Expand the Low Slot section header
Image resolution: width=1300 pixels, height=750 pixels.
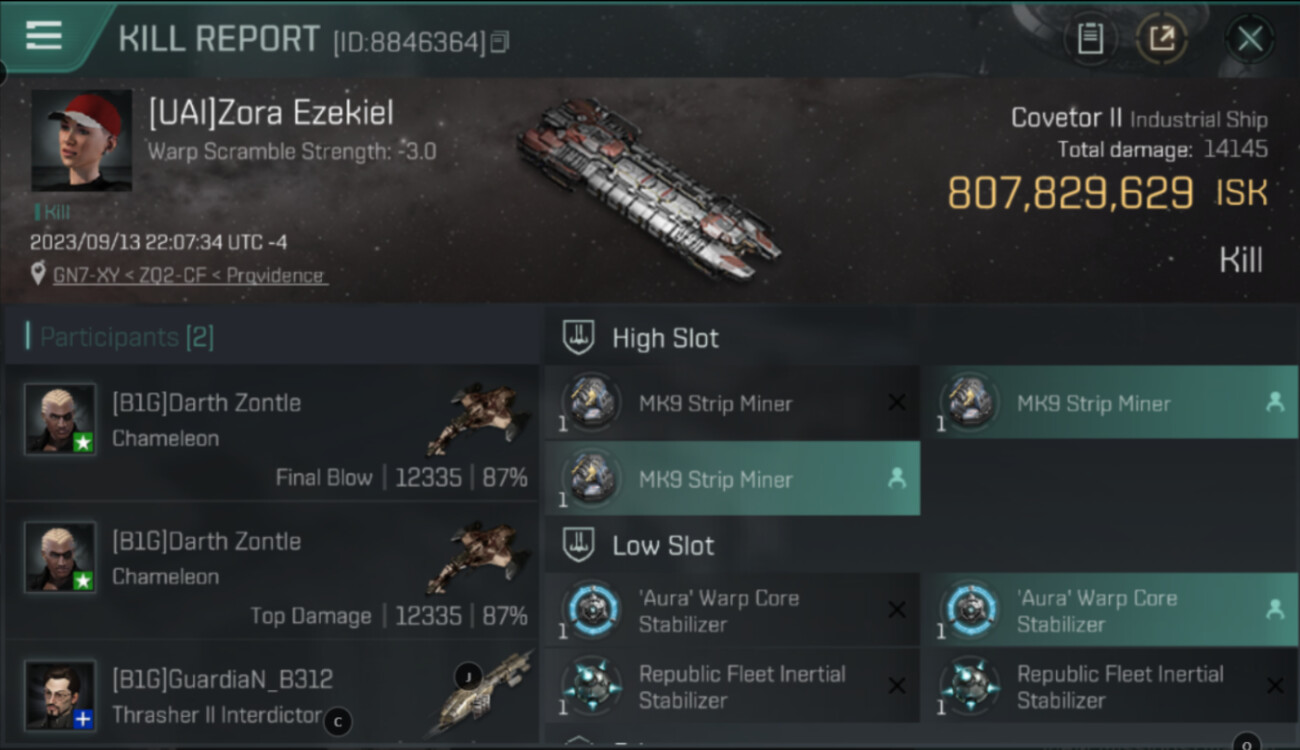click(663, 546)
